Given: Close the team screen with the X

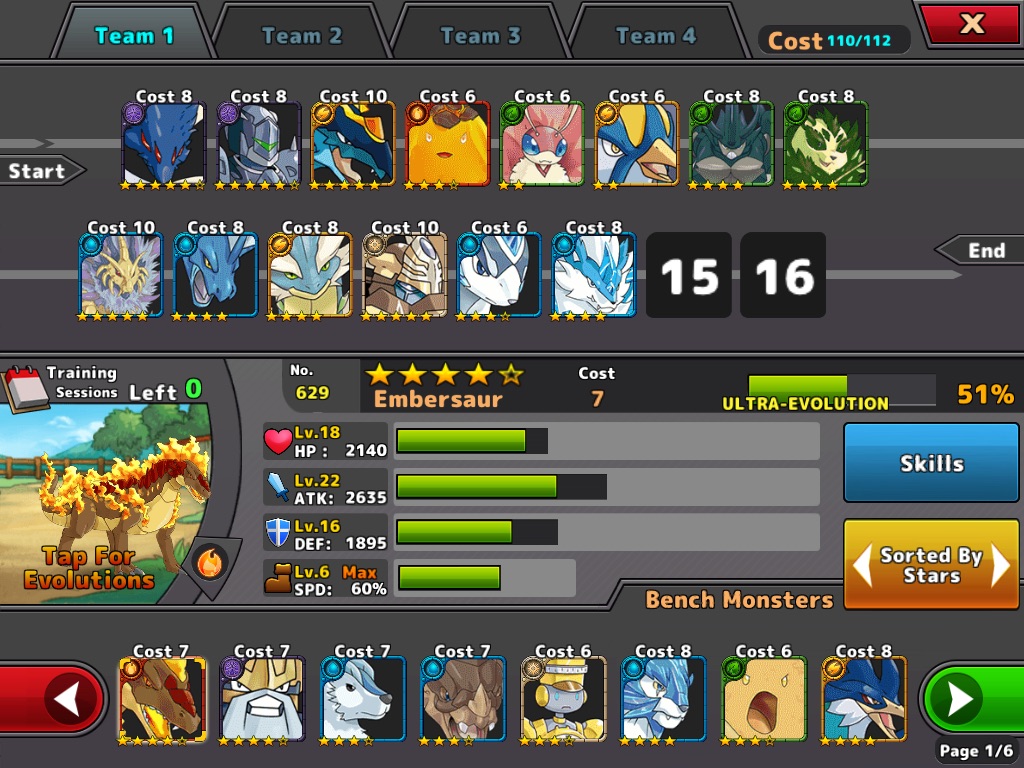Looking at the screenshot, I should coord(971,24).
